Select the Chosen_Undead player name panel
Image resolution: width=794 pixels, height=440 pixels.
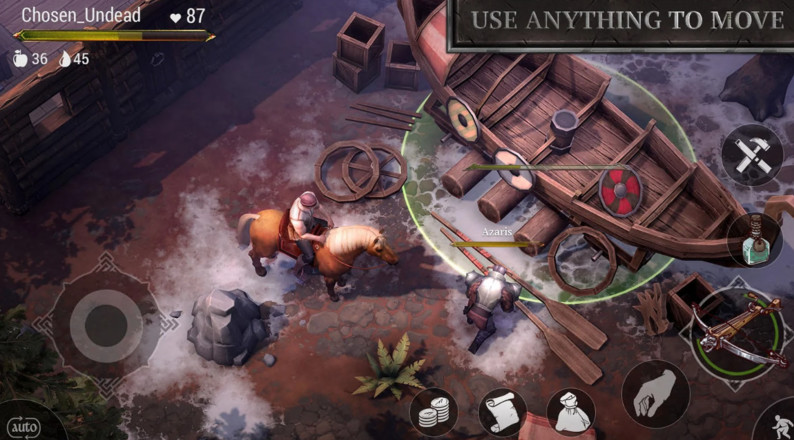81,16
